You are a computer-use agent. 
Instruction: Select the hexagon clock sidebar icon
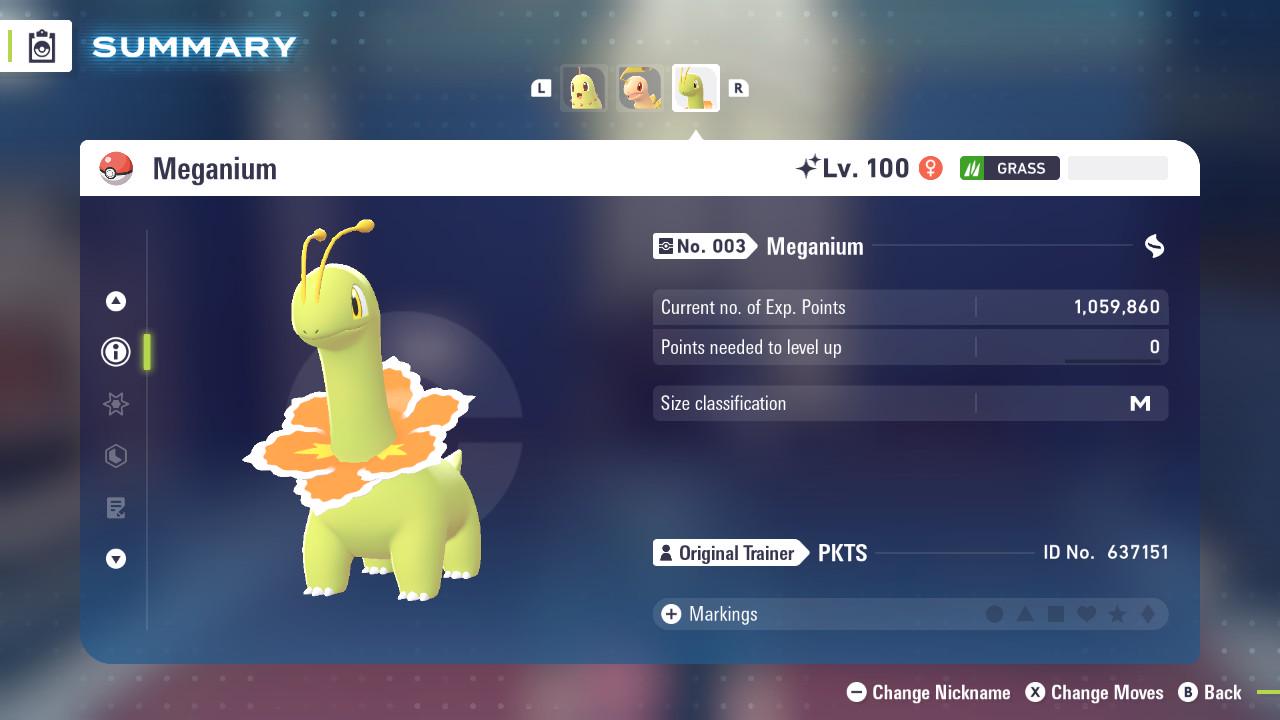[x=115, y=456]
